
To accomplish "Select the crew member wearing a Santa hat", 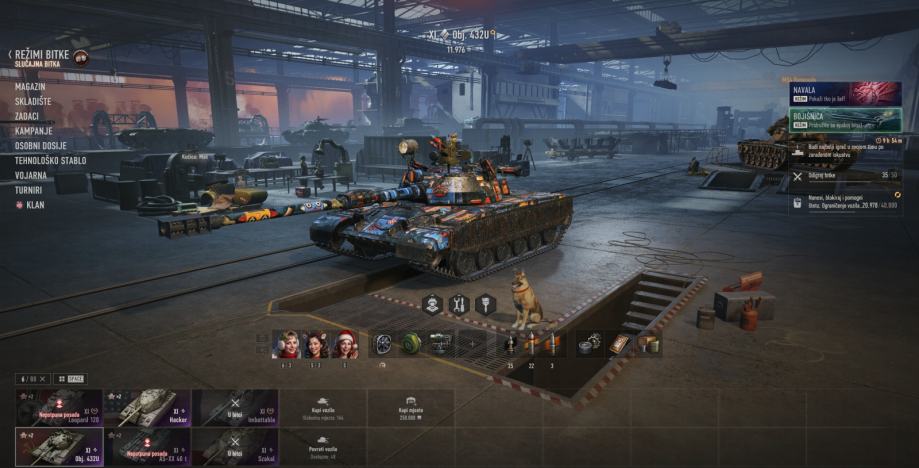I will (346, 345).
